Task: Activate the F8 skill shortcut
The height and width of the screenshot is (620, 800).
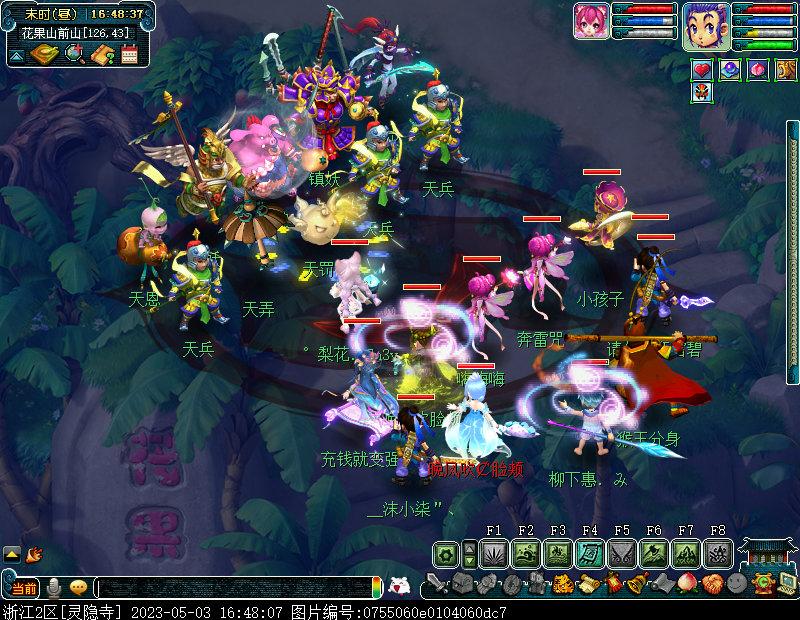Action: coord(718,553)
